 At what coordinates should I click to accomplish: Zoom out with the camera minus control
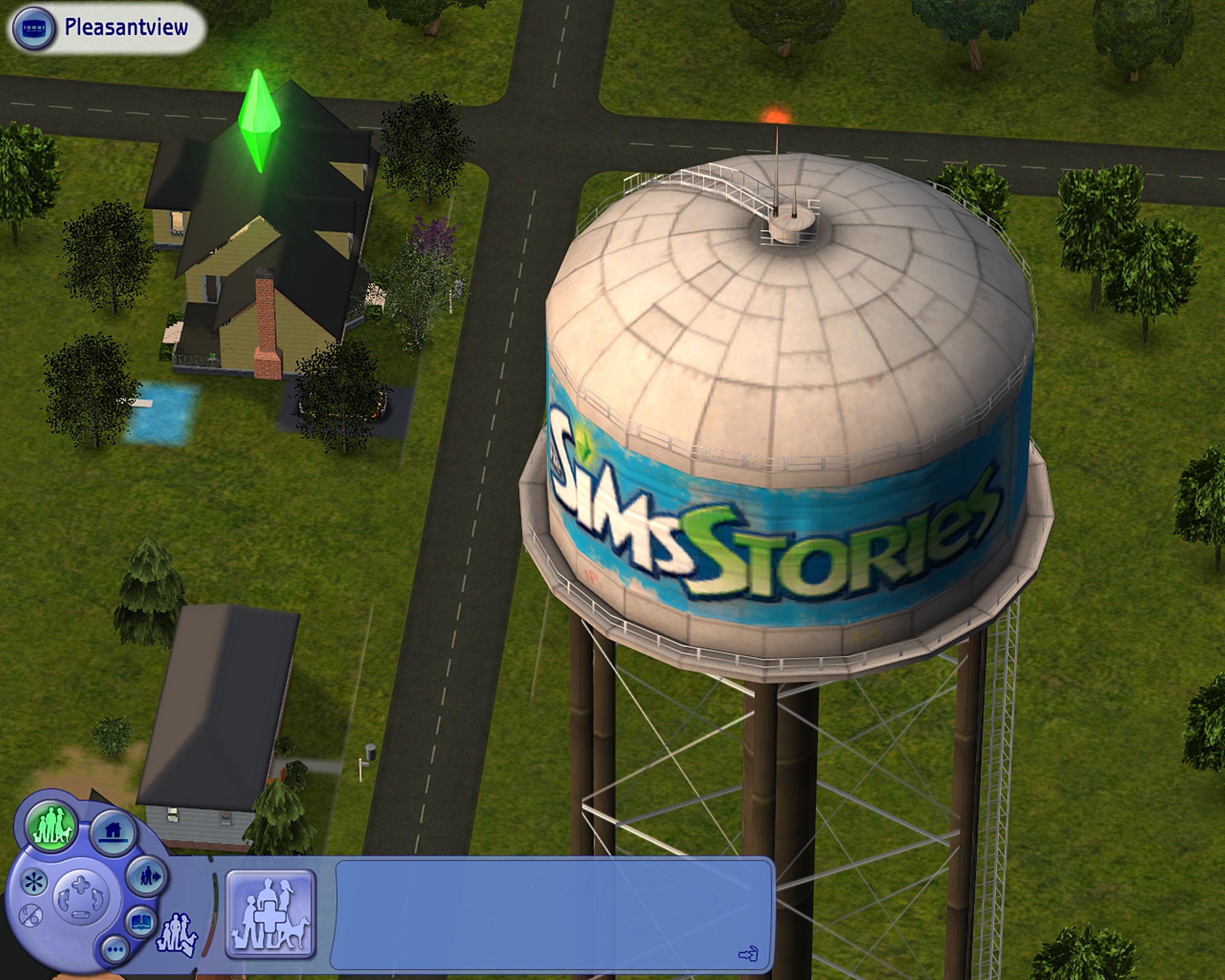pos(81,914)
